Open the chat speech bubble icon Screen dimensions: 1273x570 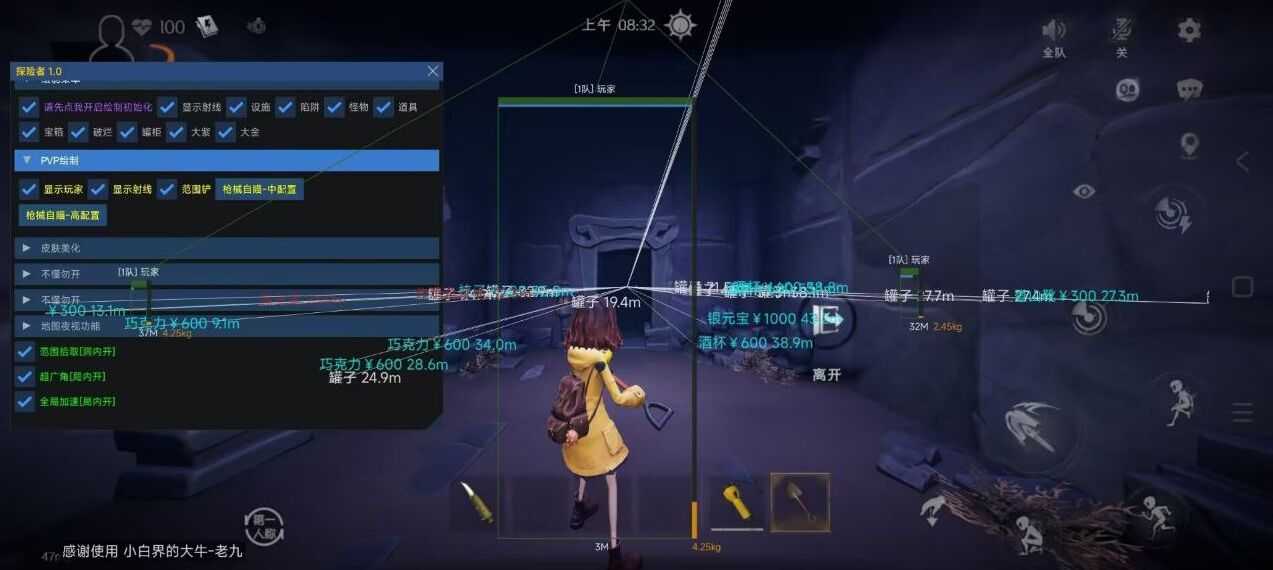click(x=1189, y=90)
